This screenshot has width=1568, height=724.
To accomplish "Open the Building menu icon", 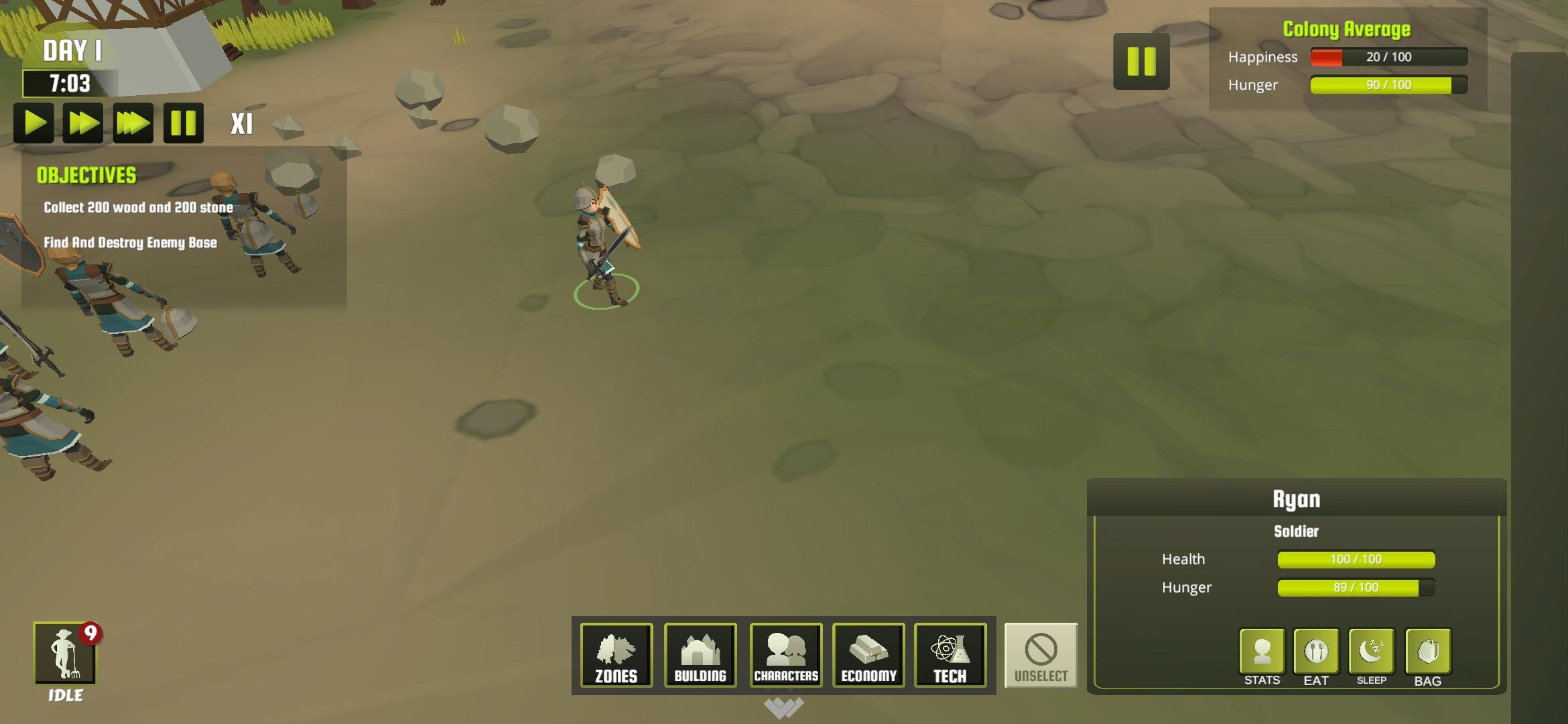I will [x=700, y=655].
